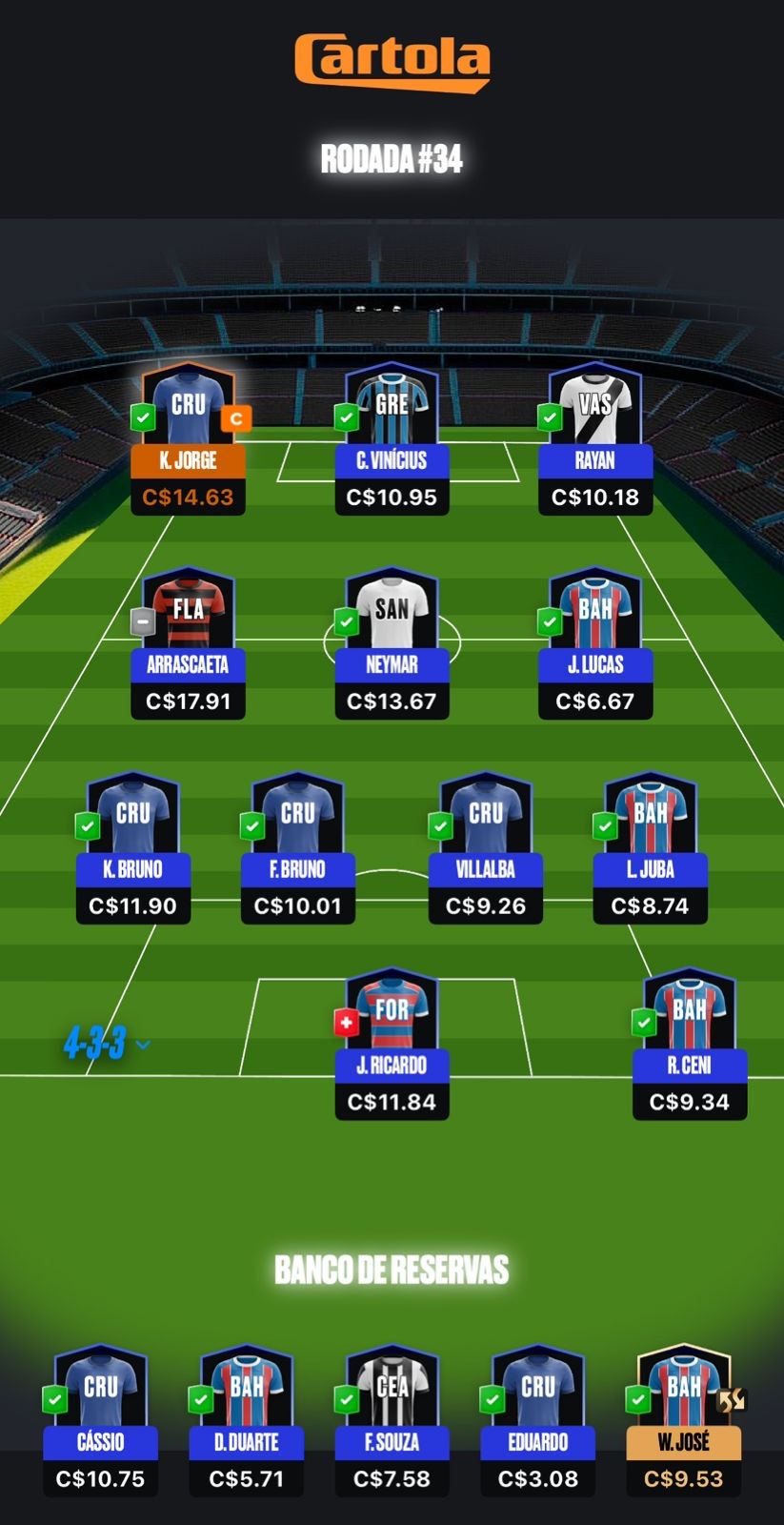This screenshot has width=784, height=1525.
Task: Choose J. Lucas midfielder card
Action: coord(595,643)
